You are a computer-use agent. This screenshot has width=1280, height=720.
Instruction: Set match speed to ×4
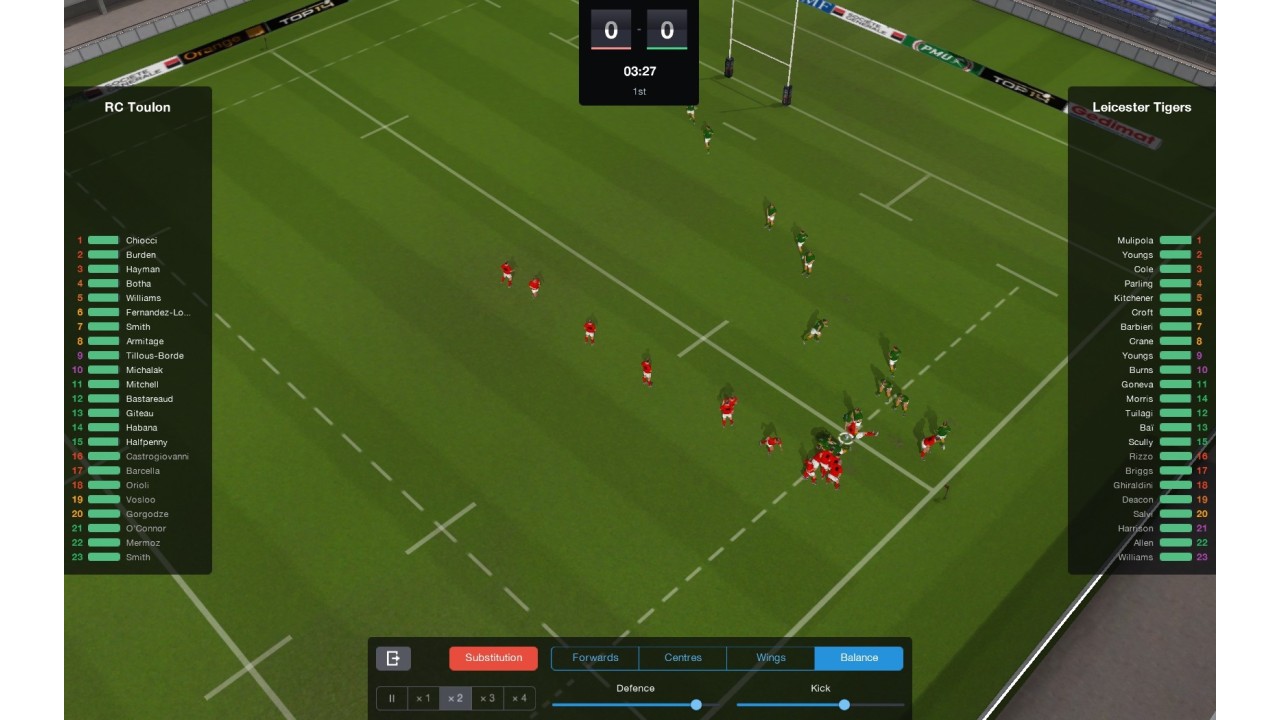(519, 699)
